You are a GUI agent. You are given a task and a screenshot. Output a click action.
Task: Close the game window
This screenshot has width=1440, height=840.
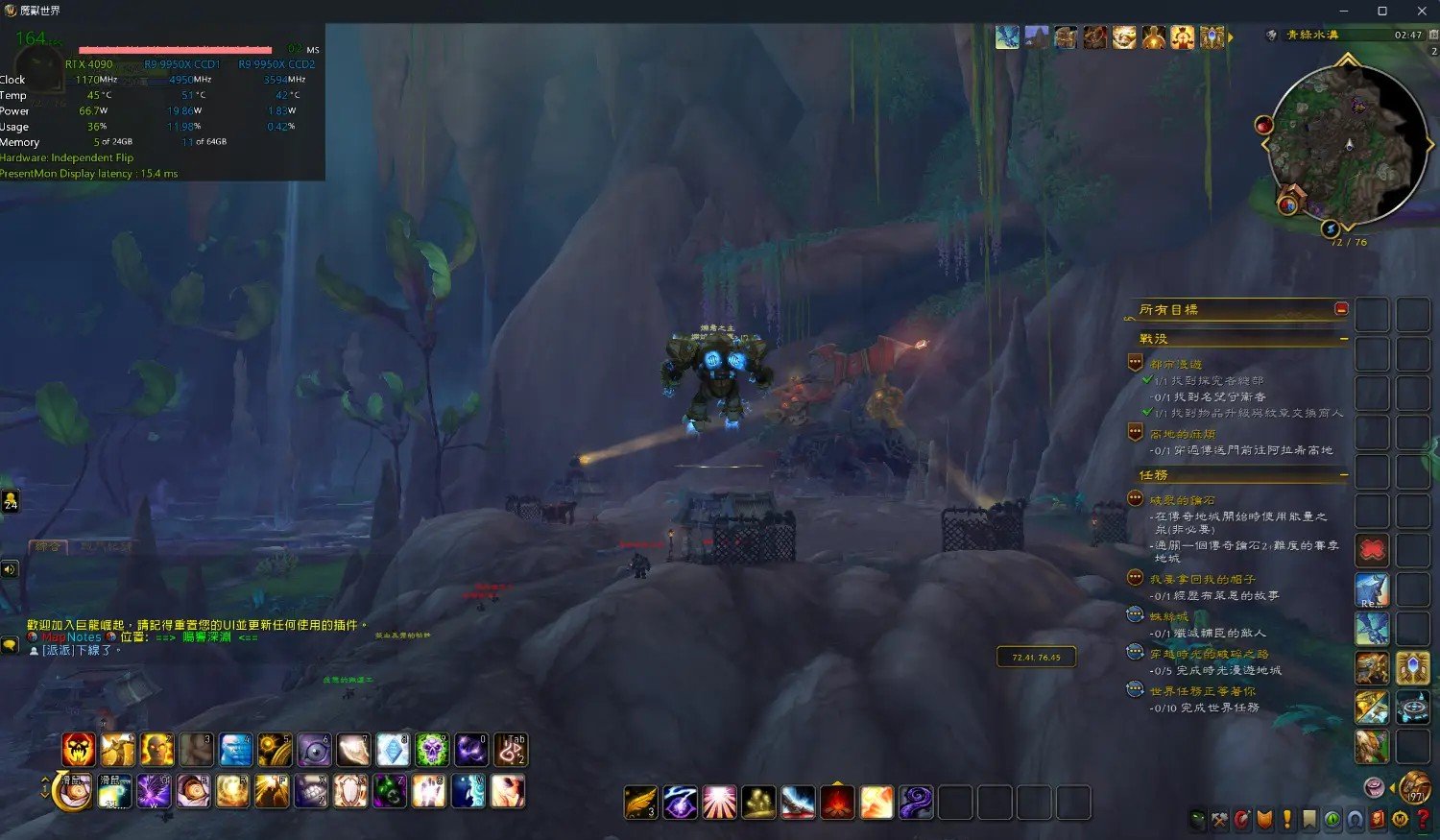point(1422,11)
